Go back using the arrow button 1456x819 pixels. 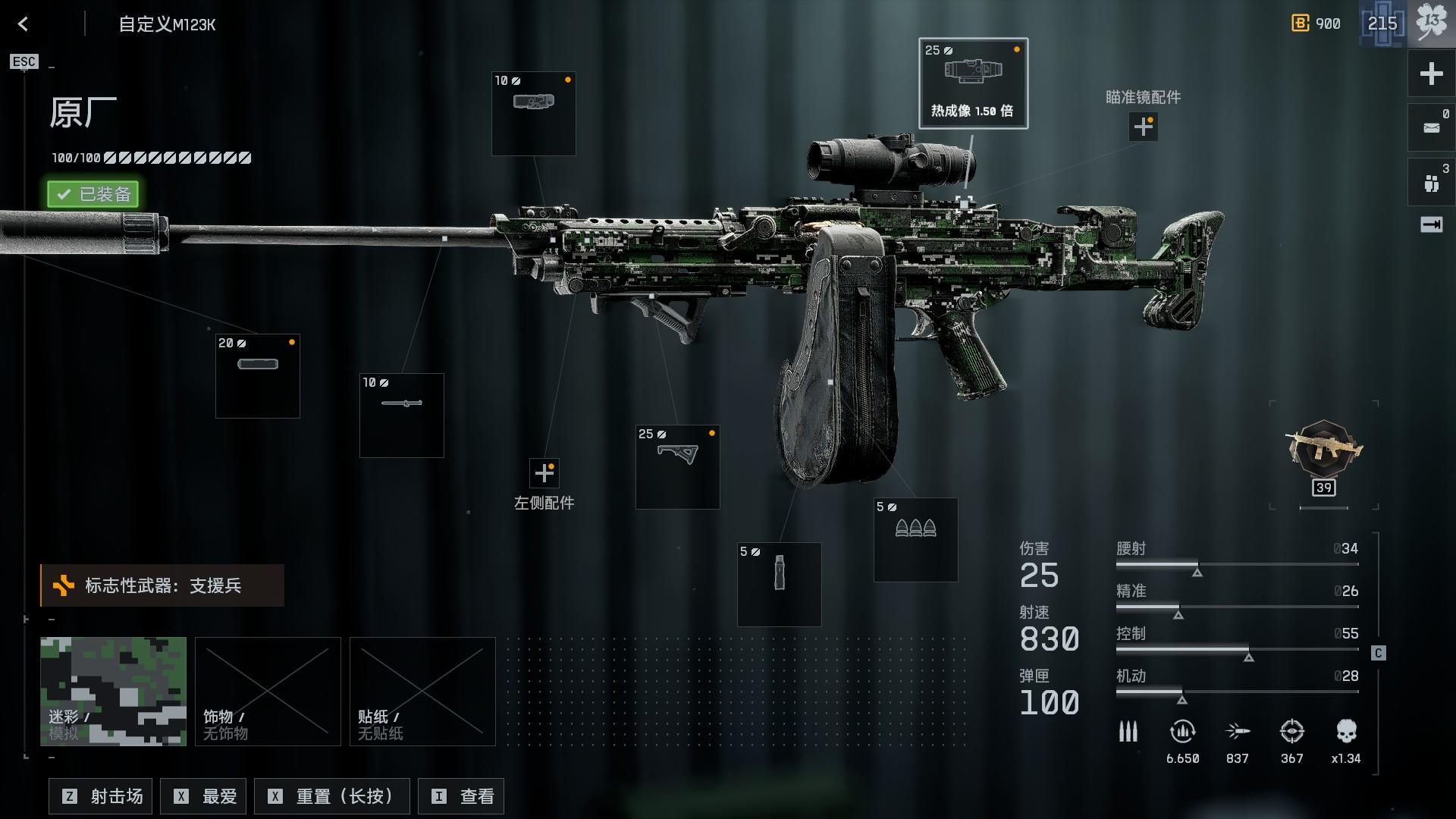point(24,24)
